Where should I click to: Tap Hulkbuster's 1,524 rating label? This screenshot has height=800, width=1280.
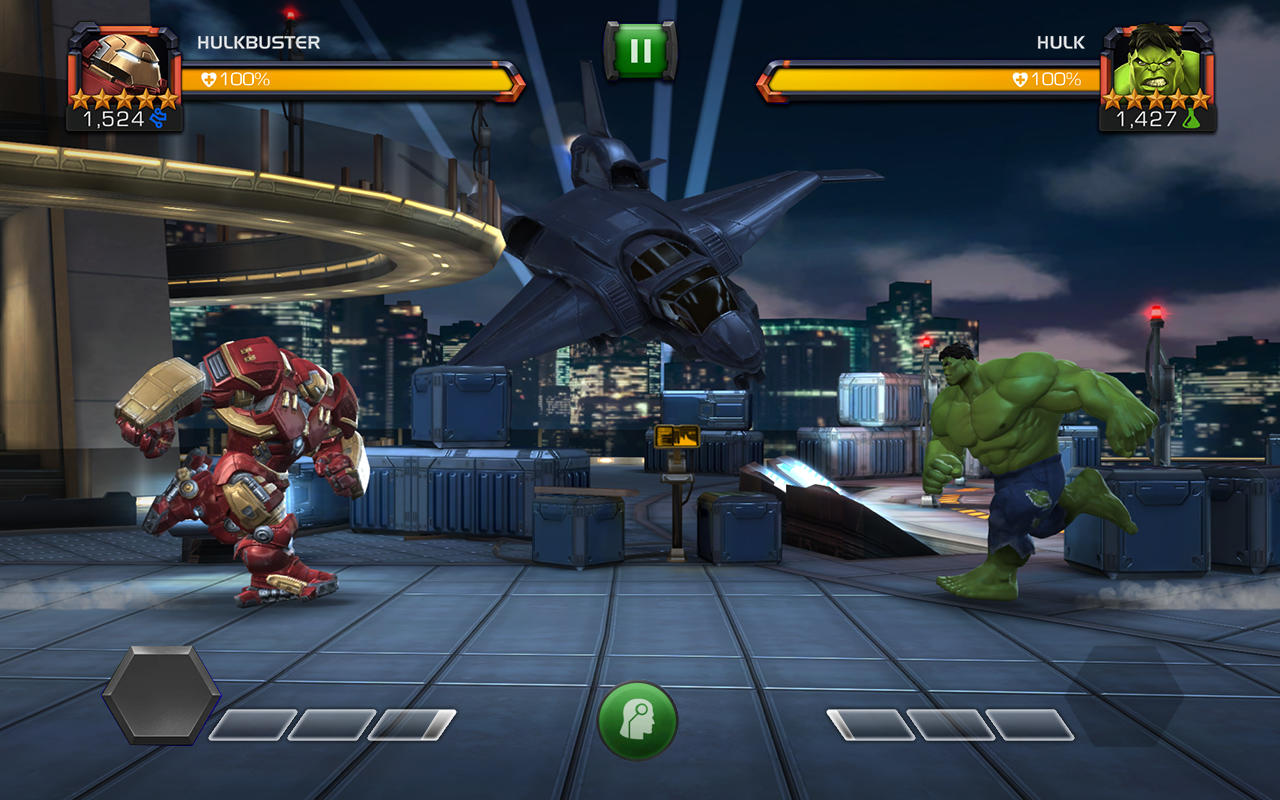tap(112, 116)
